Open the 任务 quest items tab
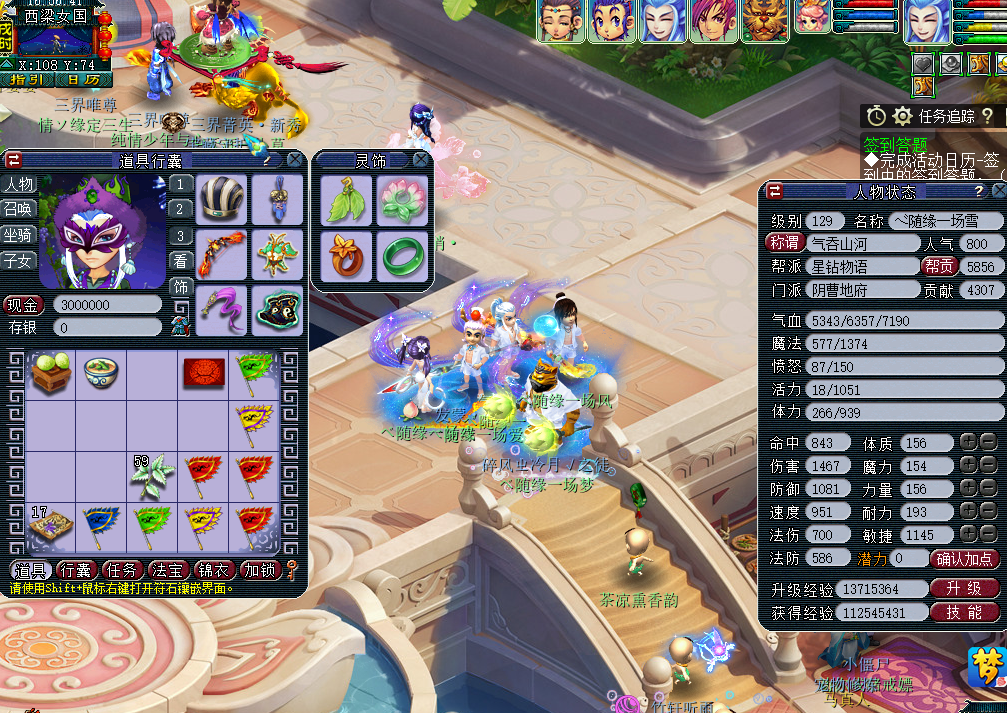The height and width of the screenshot is (713, 1007). pos(122,570)
